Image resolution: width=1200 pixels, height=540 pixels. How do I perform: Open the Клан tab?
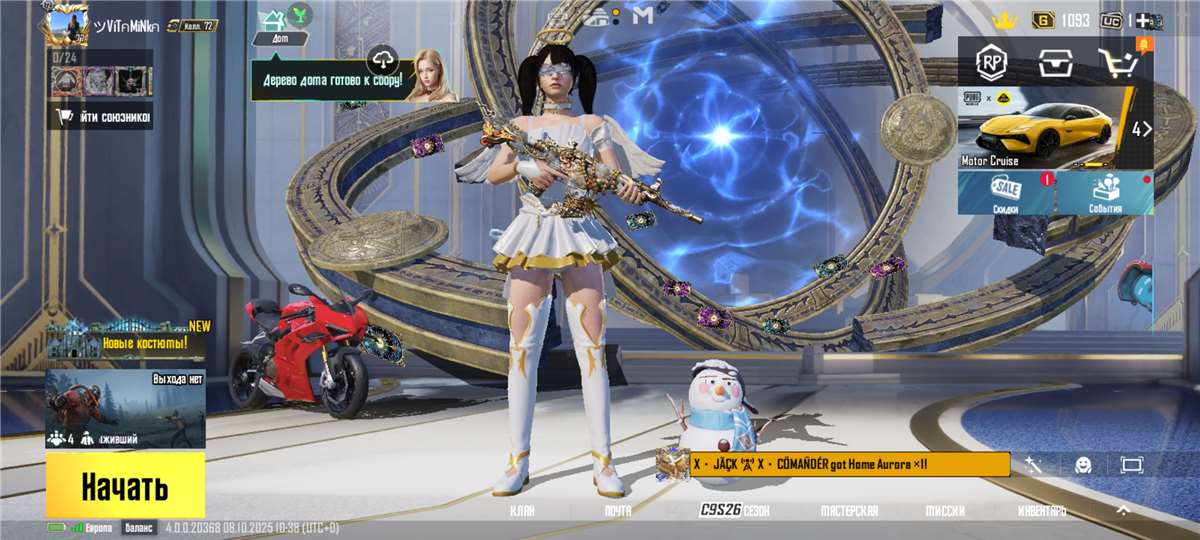[x=522, y=511]
